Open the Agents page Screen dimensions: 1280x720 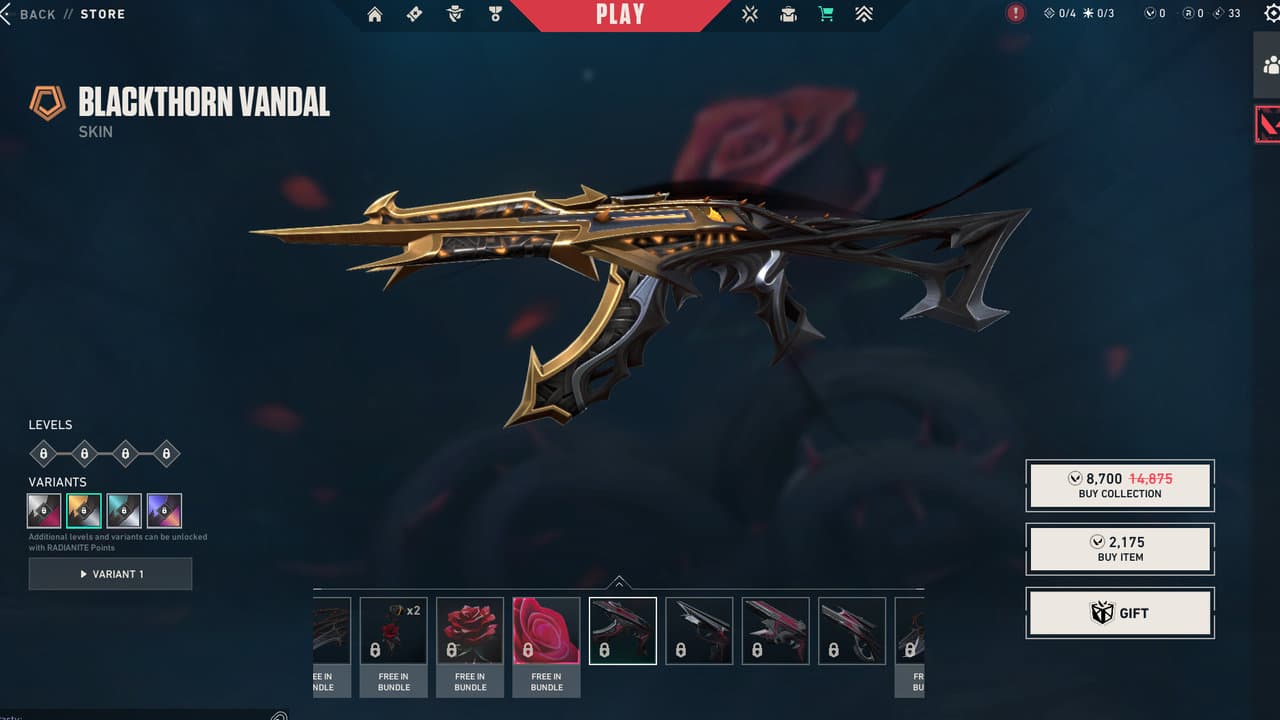coord(453,14)
